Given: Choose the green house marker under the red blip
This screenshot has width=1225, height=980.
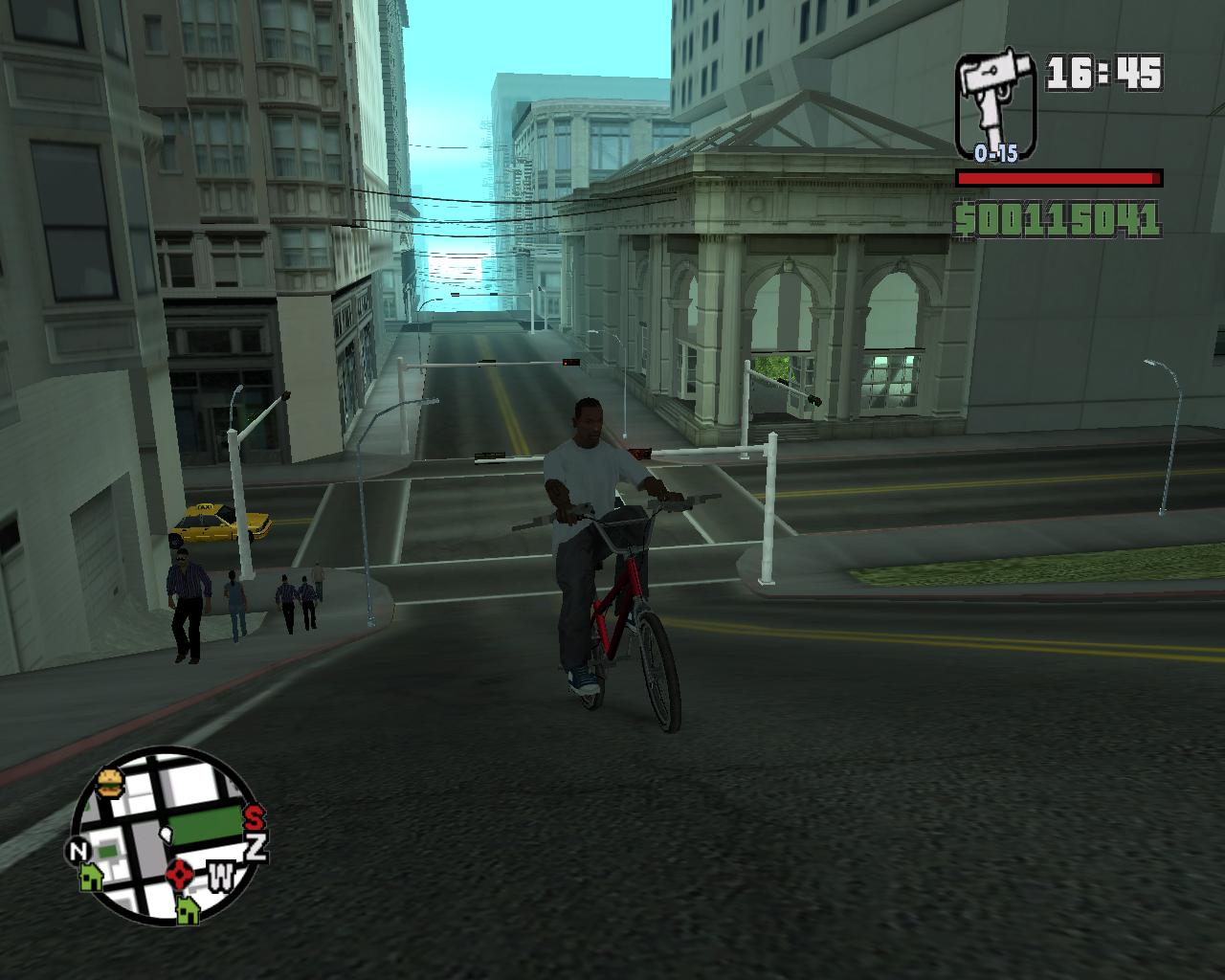Looking at the screenshot, I should coord(188,908).
